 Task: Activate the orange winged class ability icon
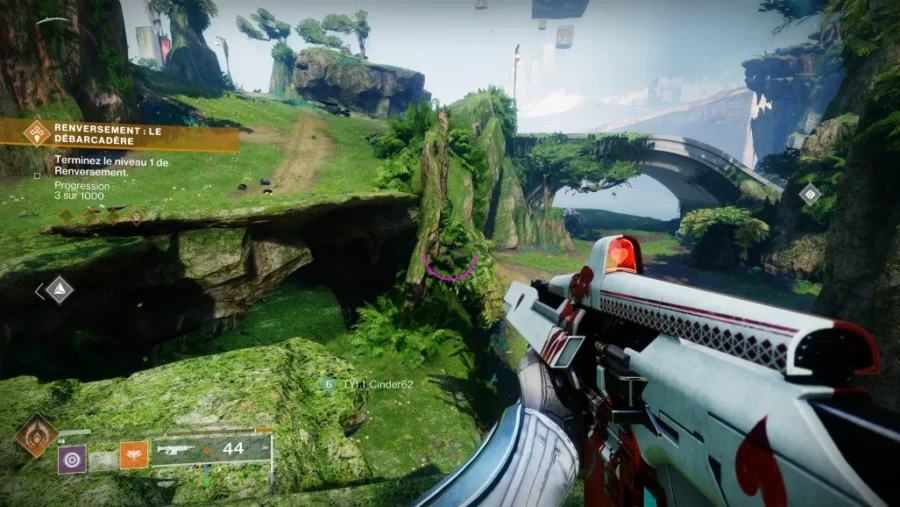pyautogui.click(x=134, y=456)
